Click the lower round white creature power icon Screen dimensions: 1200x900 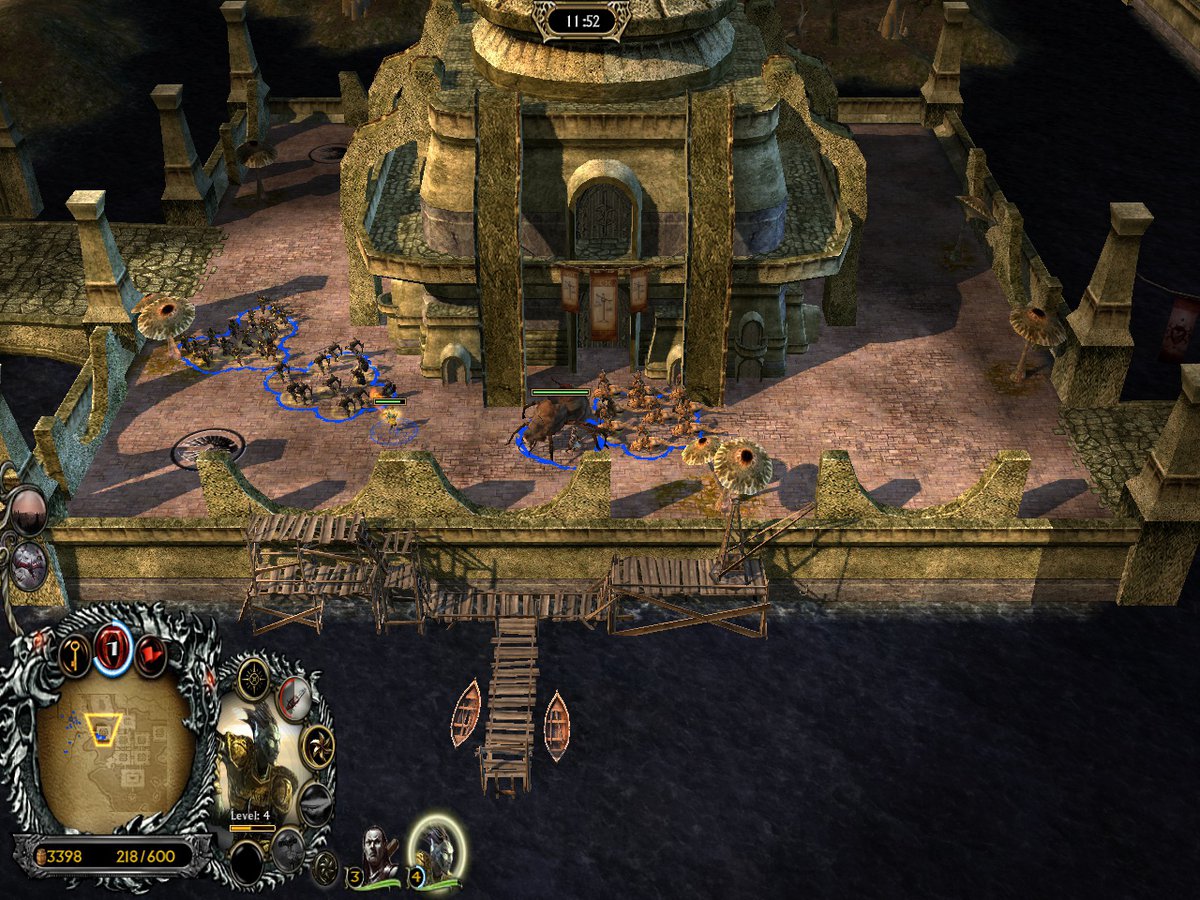30,565
